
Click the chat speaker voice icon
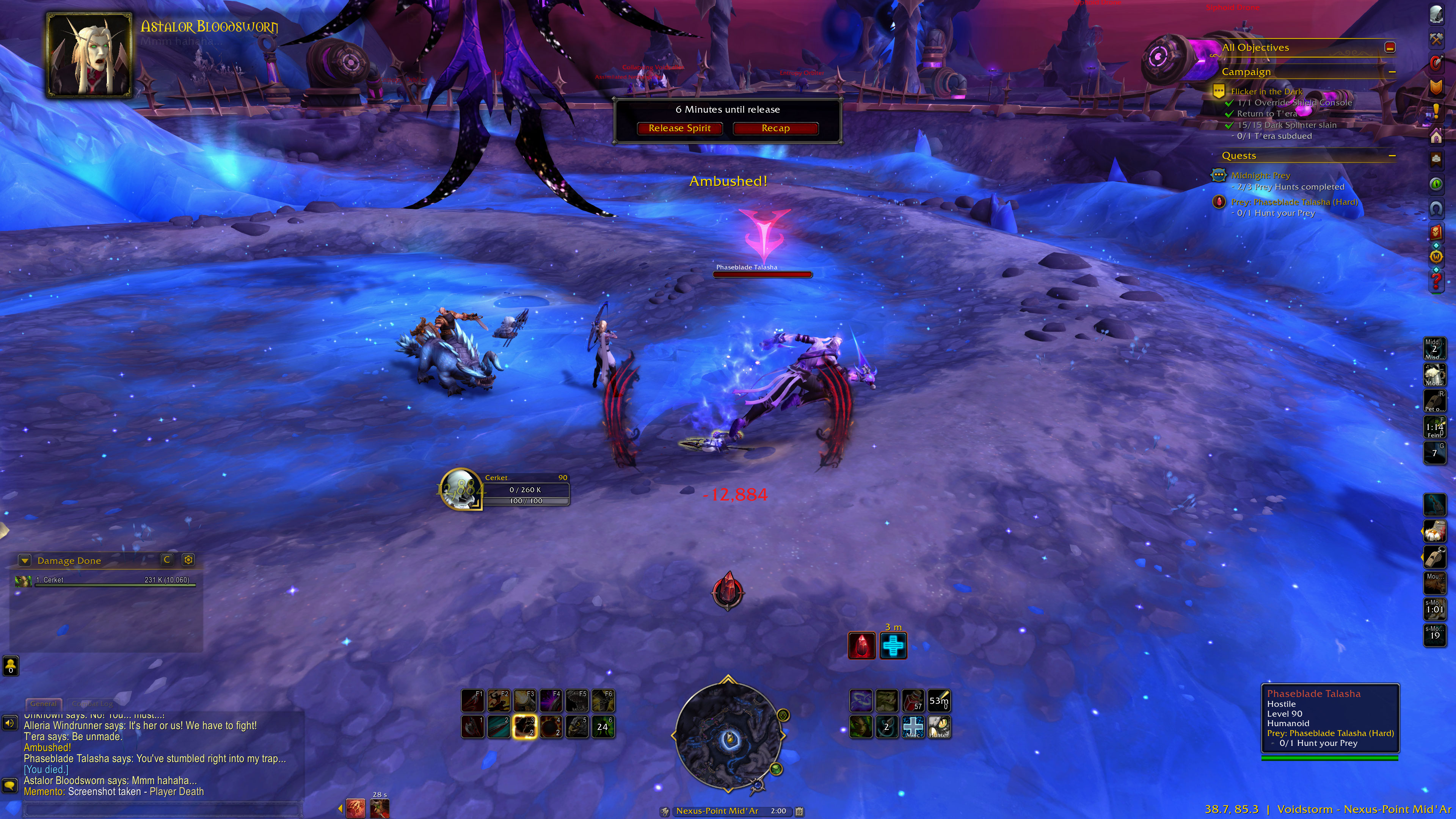click(9, 723)
